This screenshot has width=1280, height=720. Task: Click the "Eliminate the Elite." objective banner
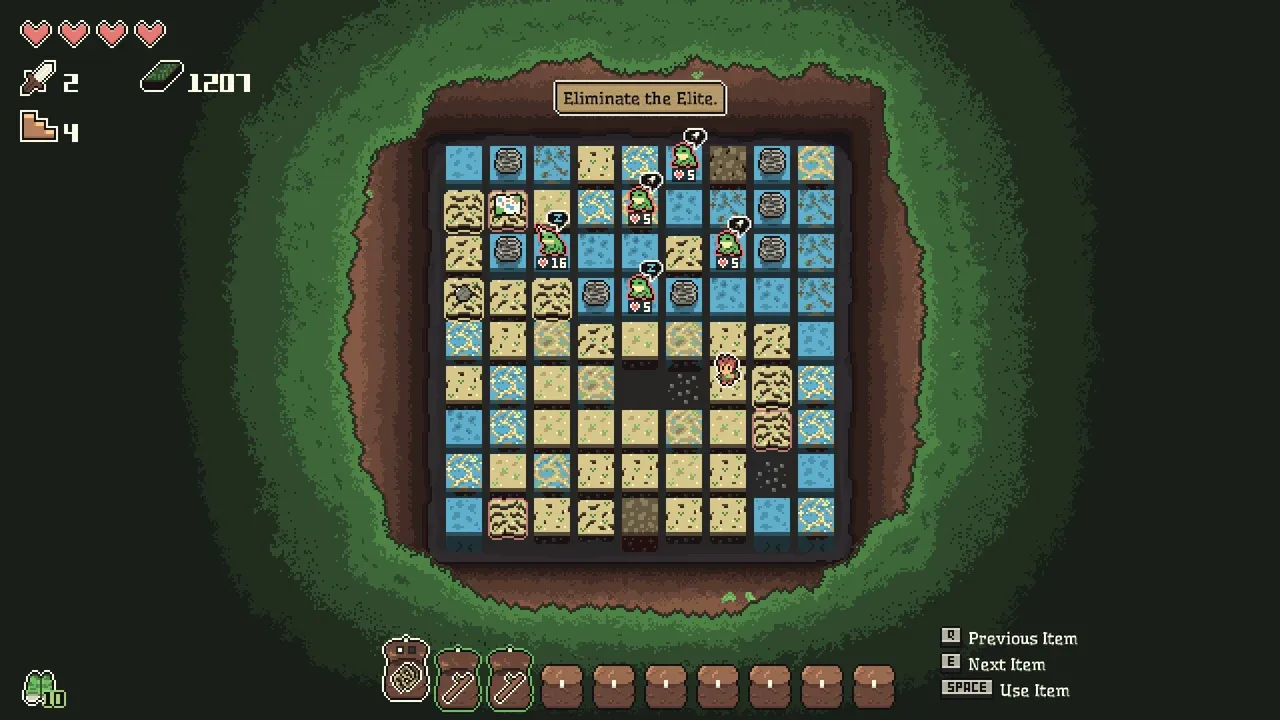[x=640, y=98]
